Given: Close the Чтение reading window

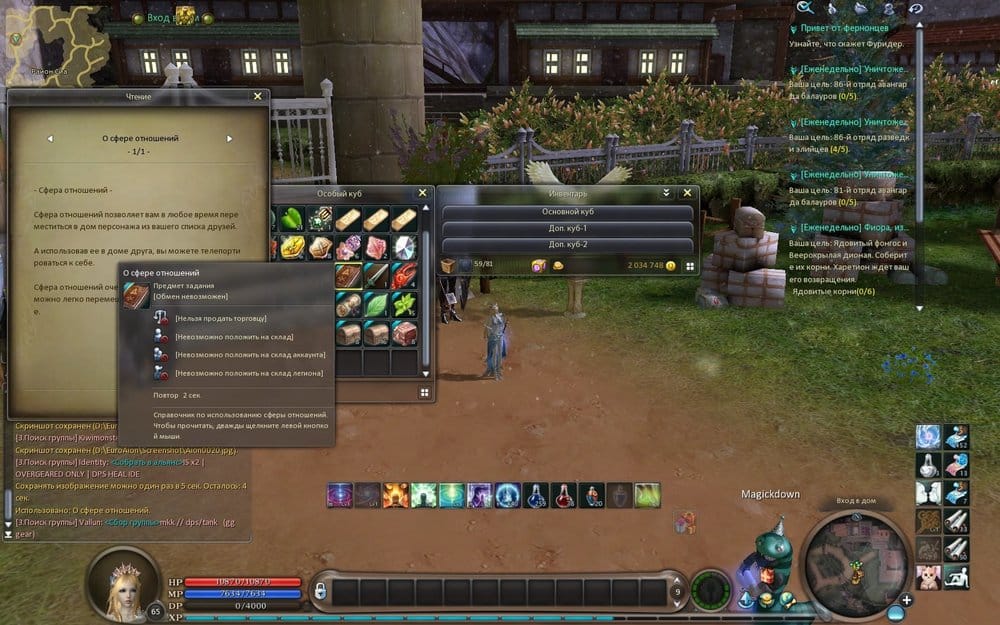Looking at the screenshot, I should click(258, 96).
